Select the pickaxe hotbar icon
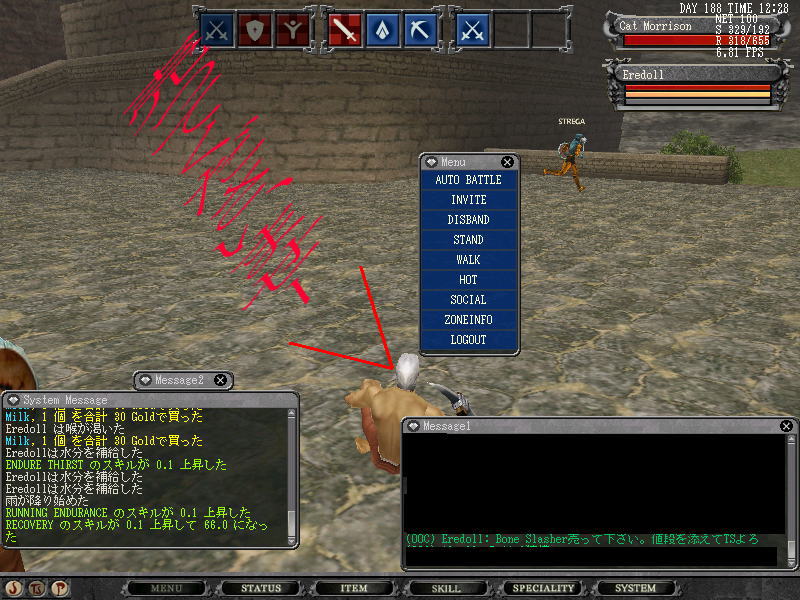Image resolution: width=800 pixels, height=600 pixels. pos(419,31)
